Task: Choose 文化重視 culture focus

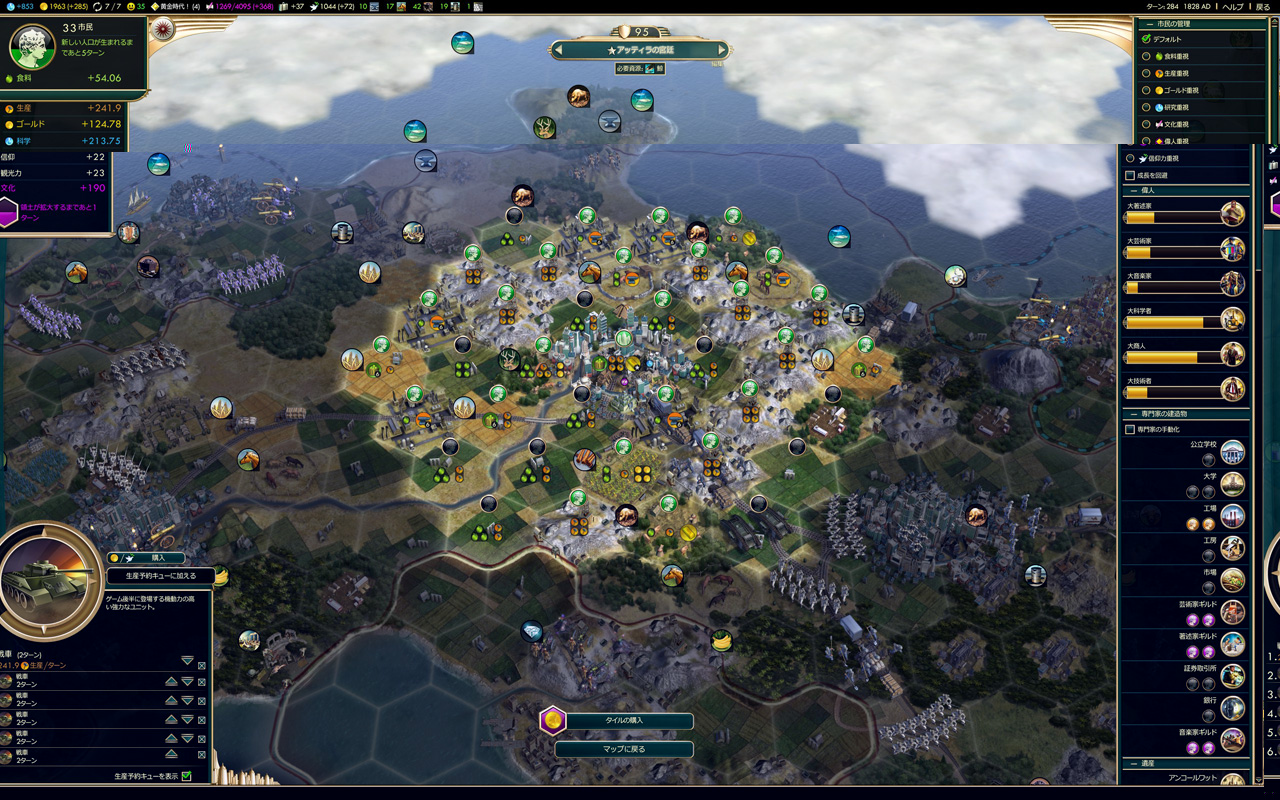Action: [1146, 124]
